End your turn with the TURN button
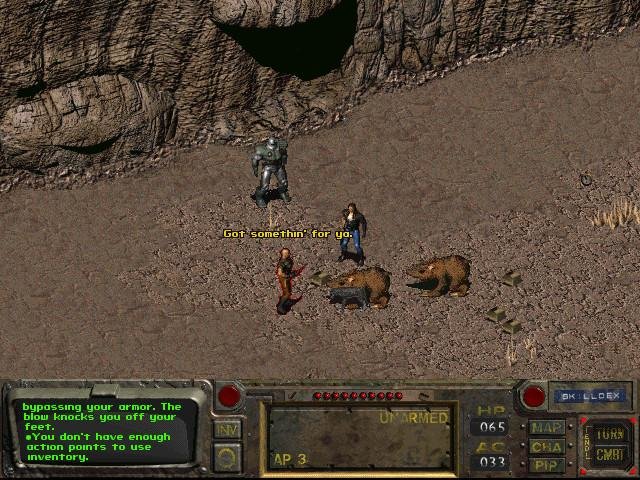The height and width of the screenshot is (480, 640). (x=609, y=433)
